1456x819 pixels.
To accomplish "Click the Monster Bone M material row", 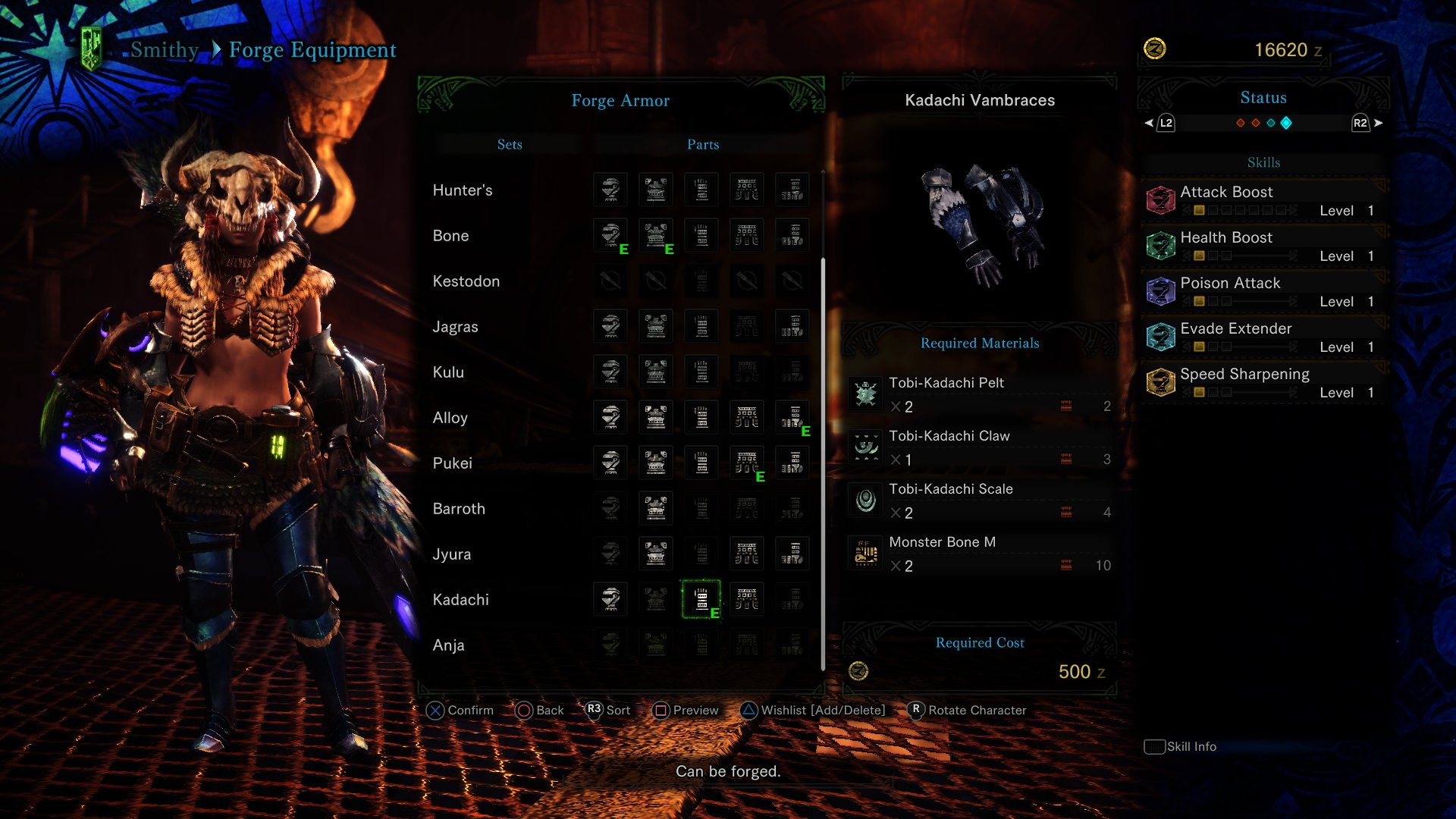I will [x=980, y=554].
